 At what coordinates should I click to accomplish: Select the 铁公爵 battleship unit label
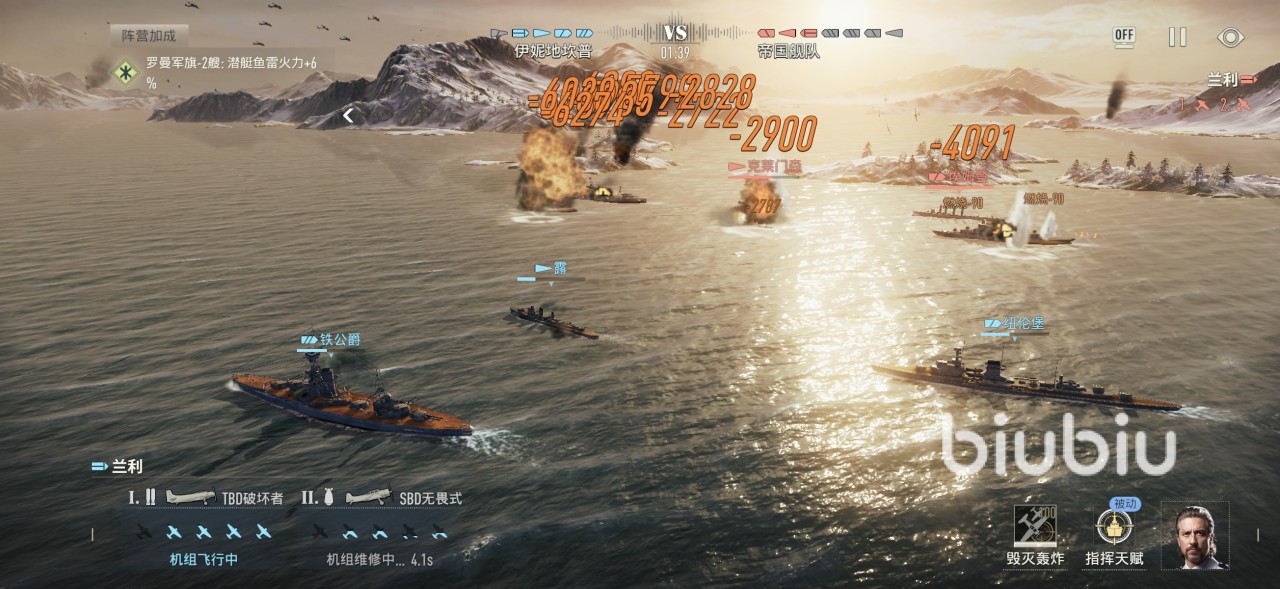330,340
